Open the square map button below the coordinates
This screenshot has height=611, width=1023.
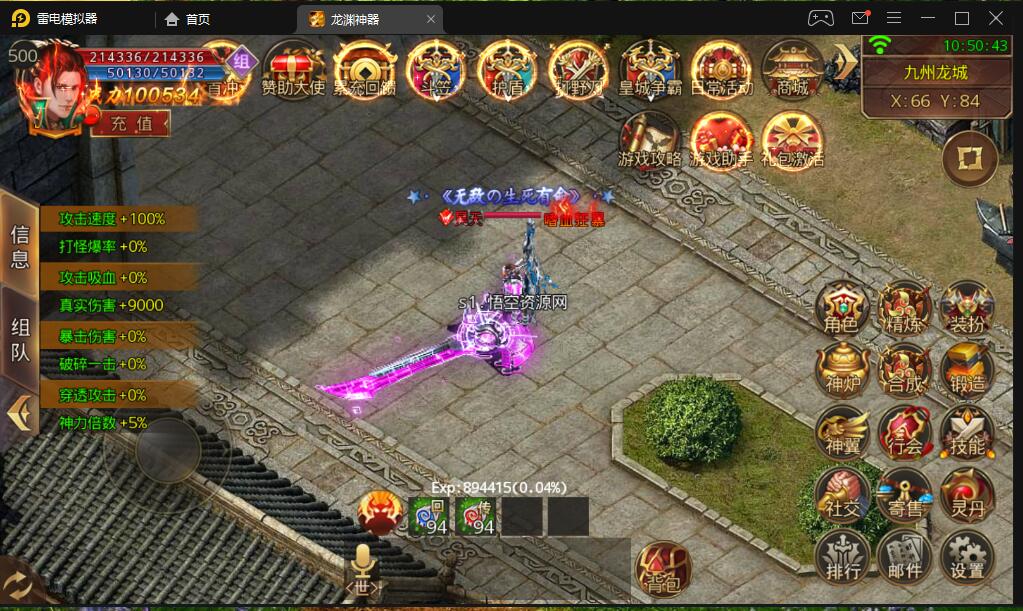(x=969, y=159)
